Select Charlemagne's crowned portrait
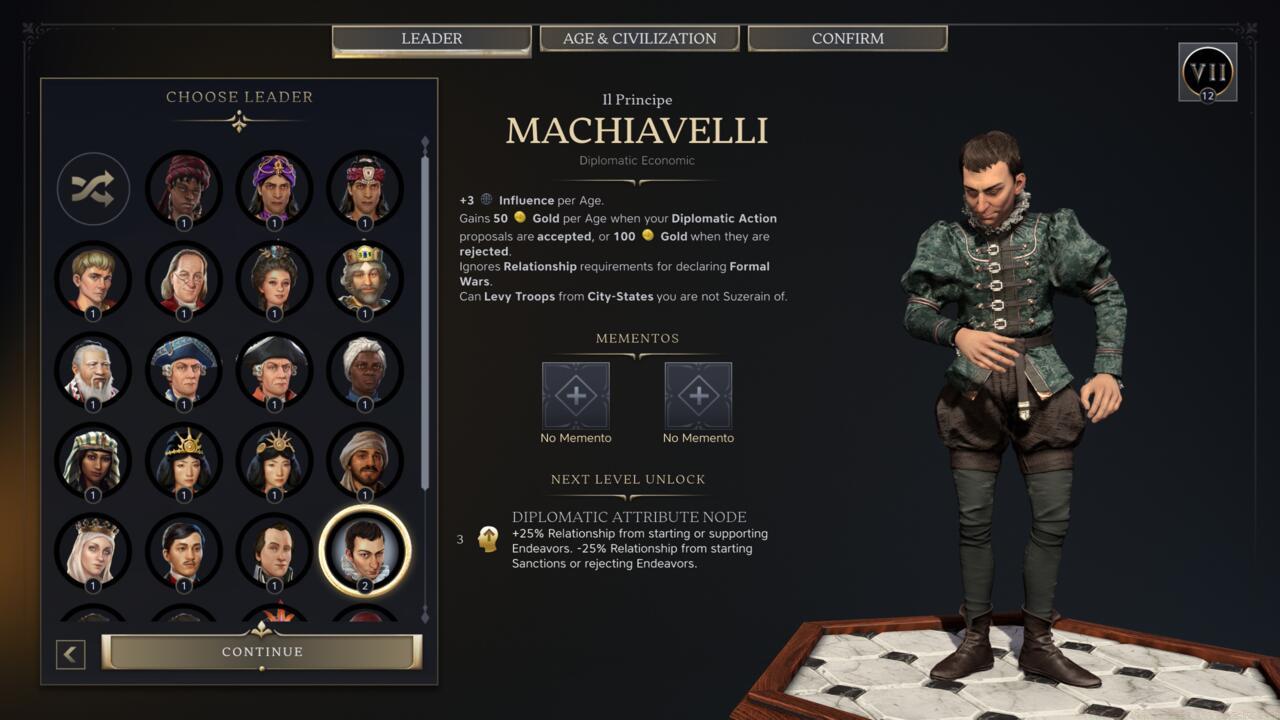This screenshot has height=720, width=1280. click(x=365, y=280)
